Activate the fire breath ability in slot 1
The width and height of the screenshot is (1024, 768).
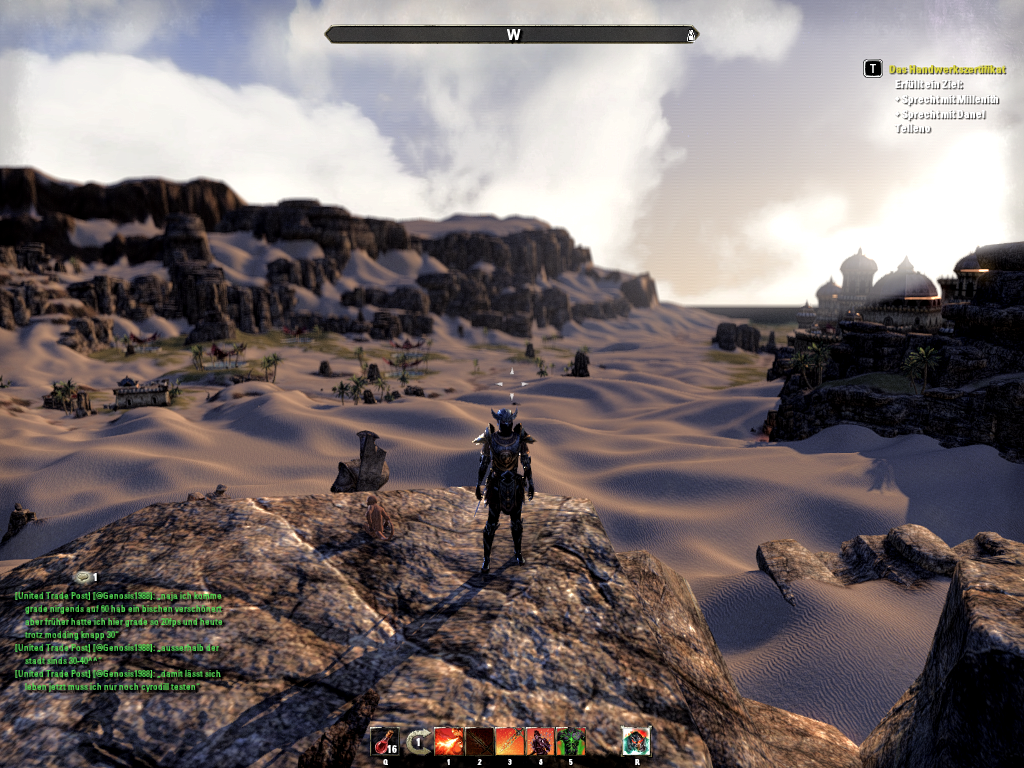[x=448, y=741]
